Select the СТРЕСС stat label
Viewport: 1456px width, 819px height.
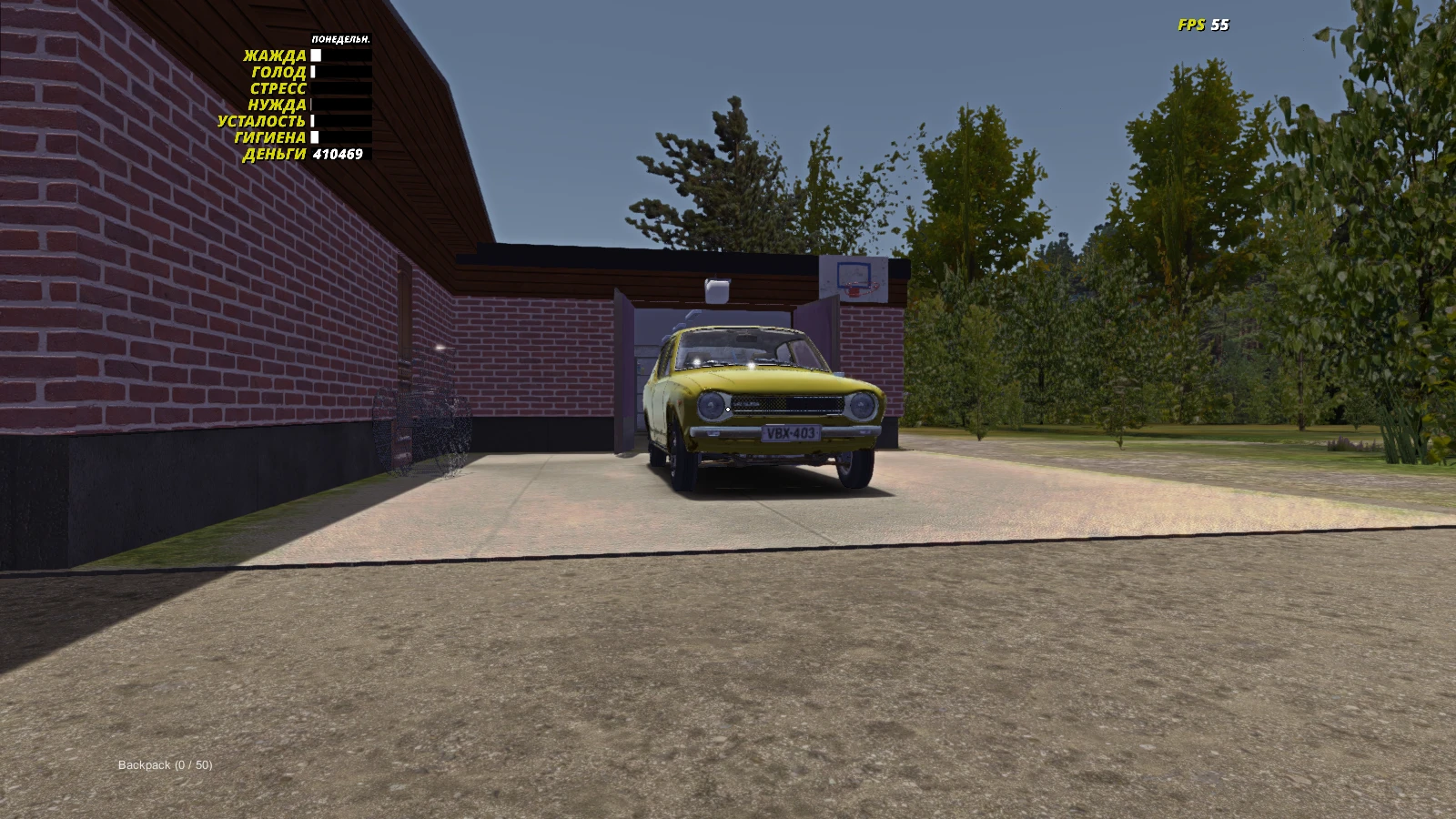coord(278,88)
